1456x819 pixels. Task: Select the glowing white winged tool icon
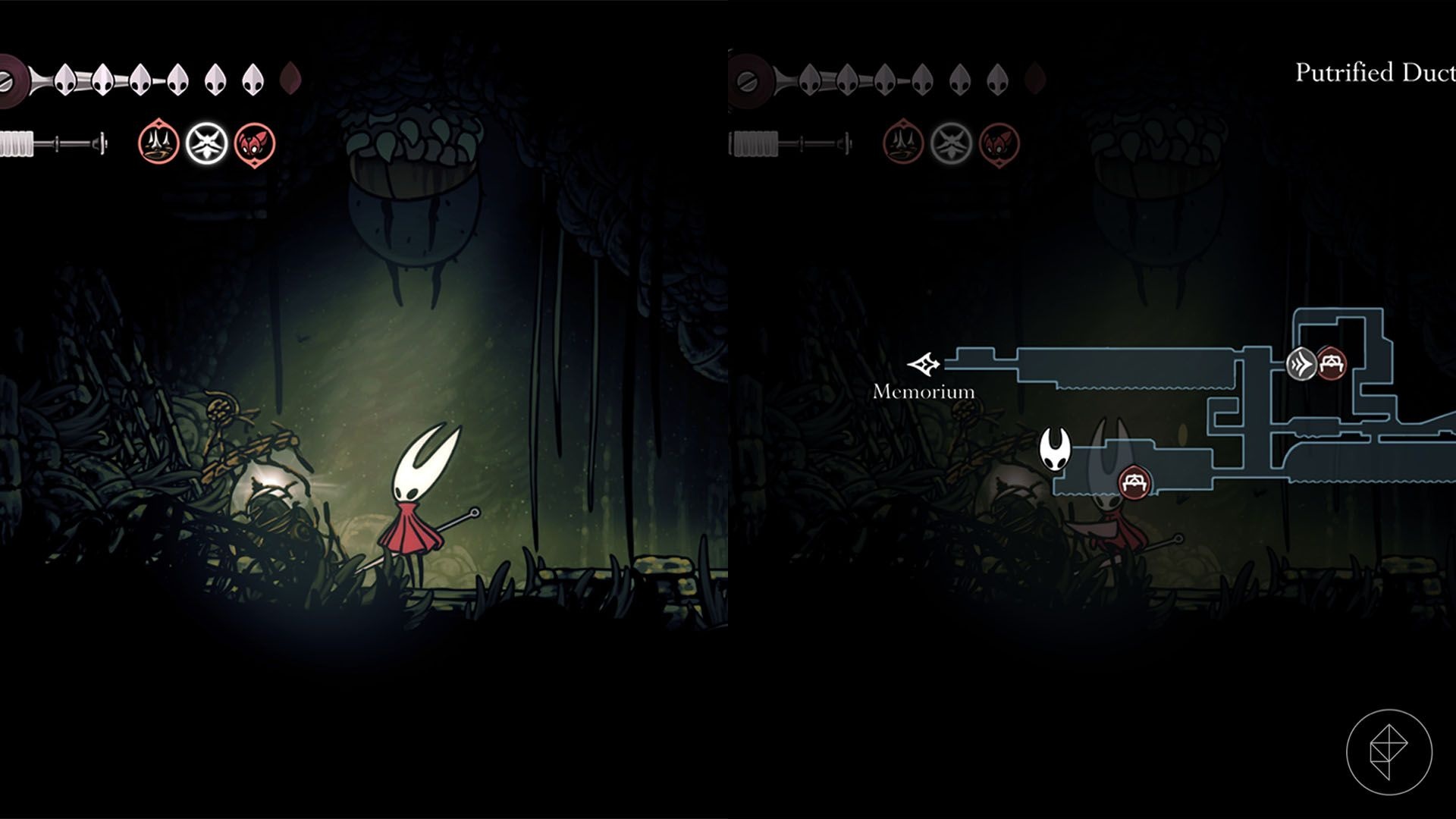(x=207, y=143)
